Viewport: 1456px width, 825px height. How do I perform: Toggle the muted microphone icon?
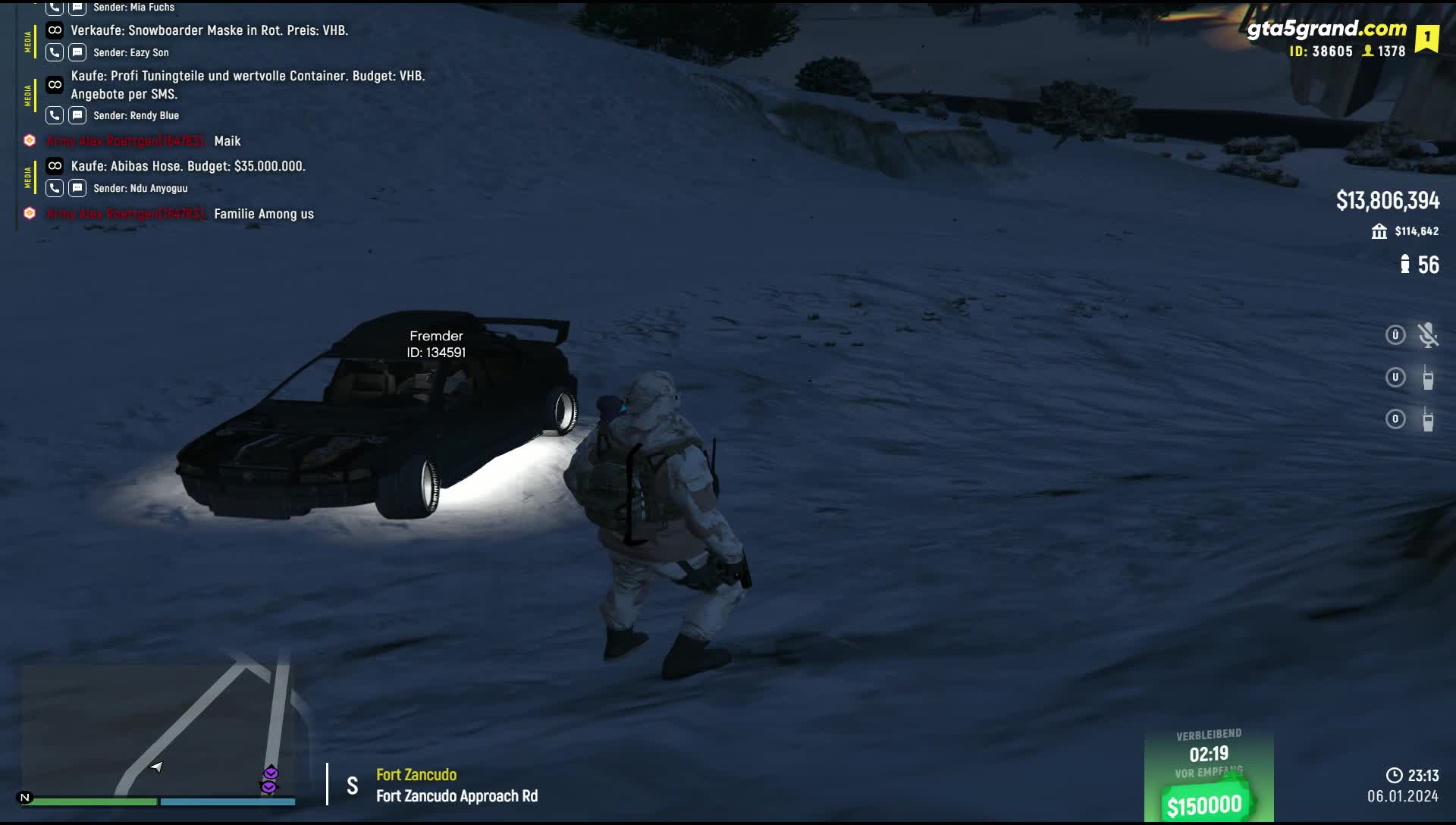click(x=1428, y=335)
